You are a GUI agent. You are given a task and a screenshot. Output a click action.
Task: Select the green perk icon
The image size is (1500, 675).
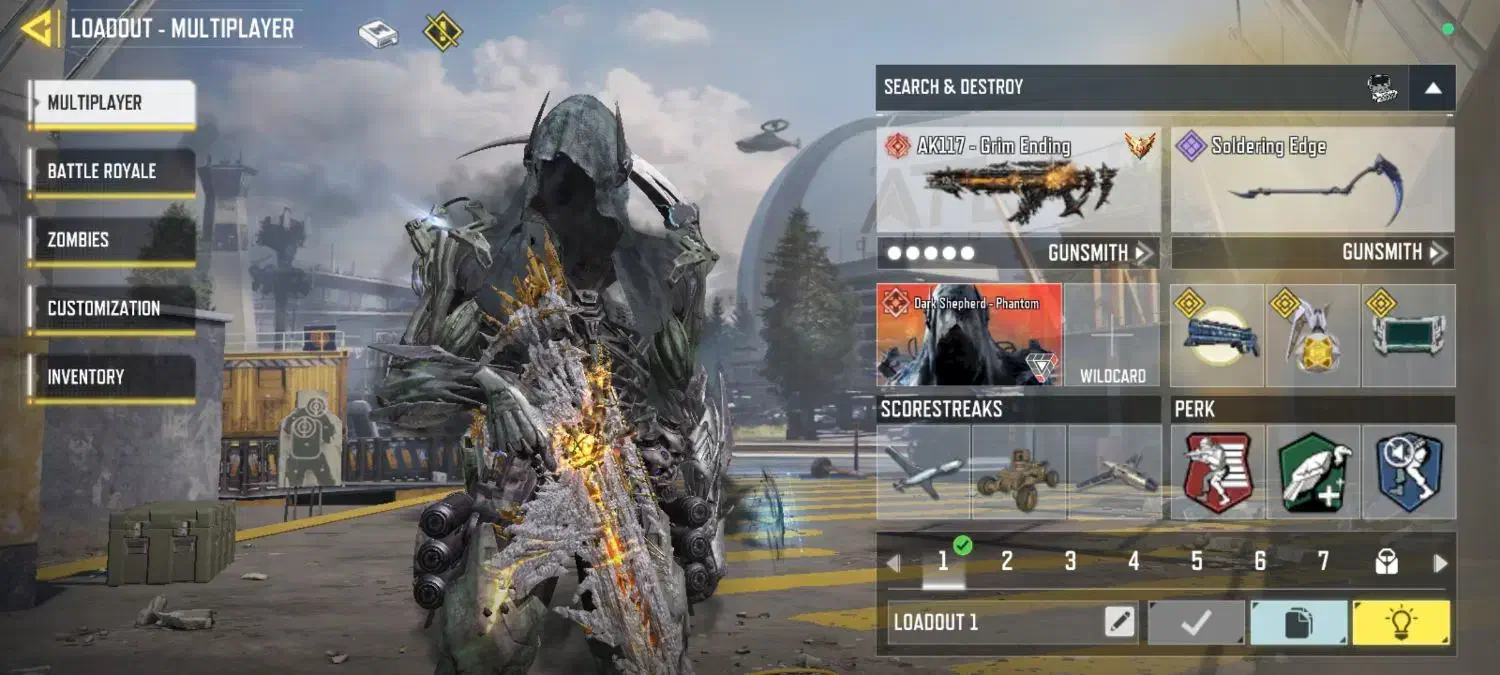[1314, 472]
